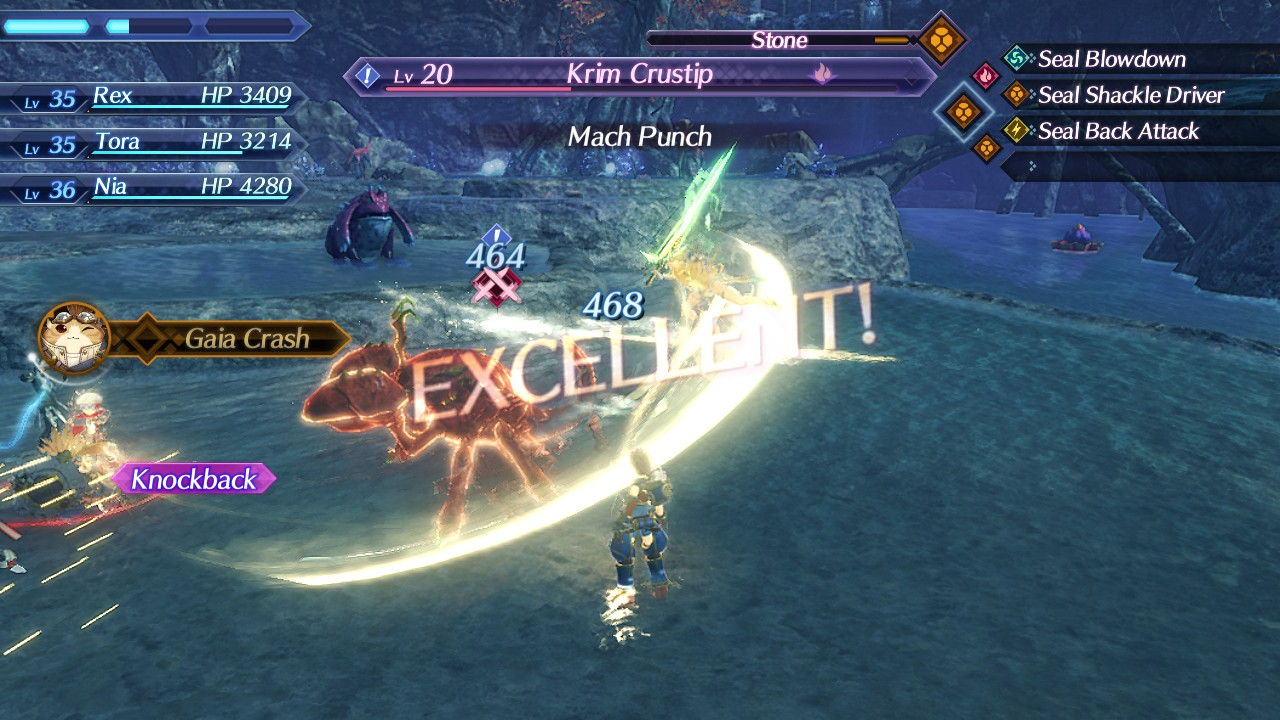Click the purple Knockback tag
1280x720 pixels.
pyautogui.click(x=193, y=479)
